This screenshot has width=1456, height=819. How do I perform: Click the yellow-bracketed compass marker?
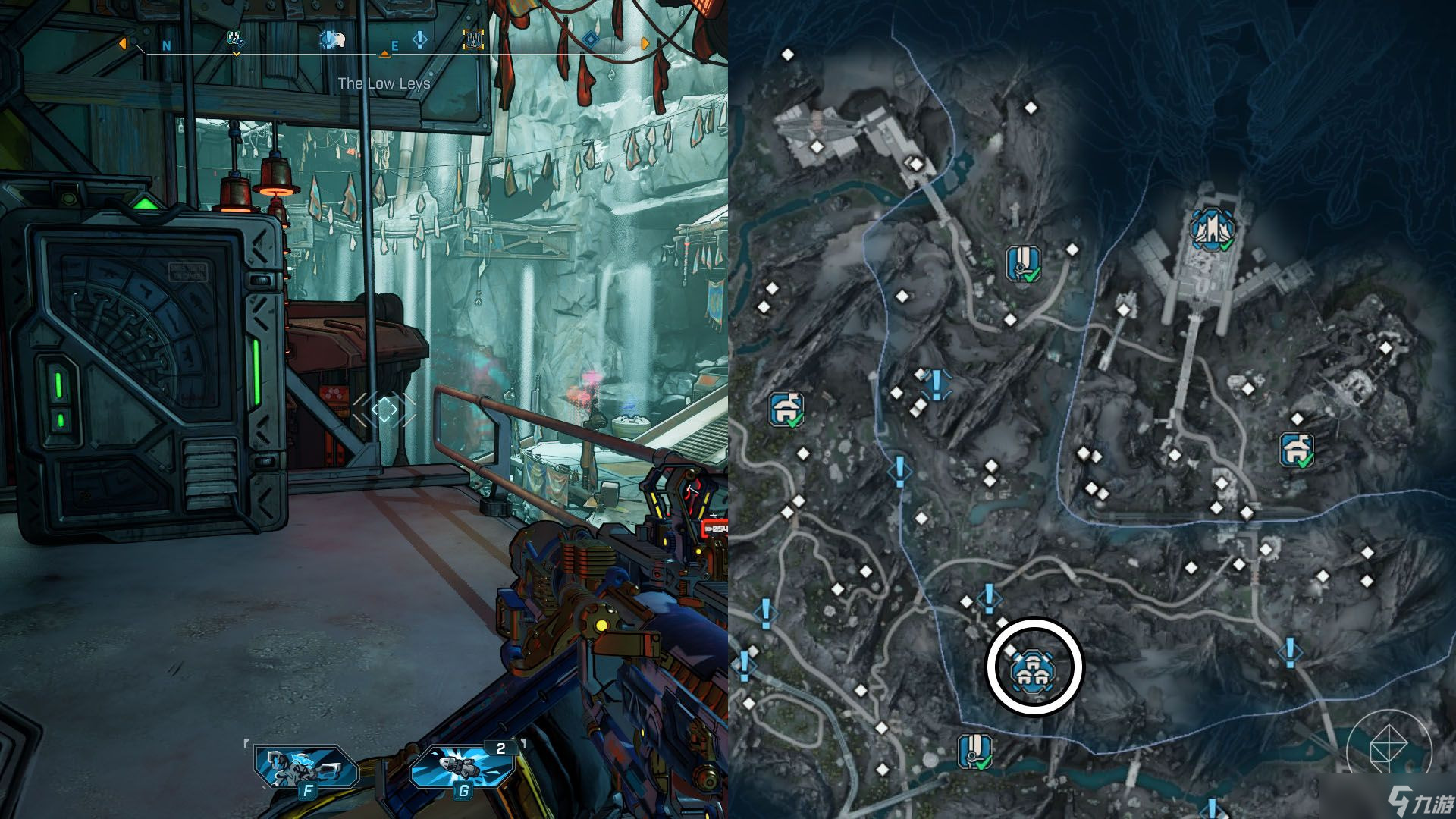click(474, 40)
